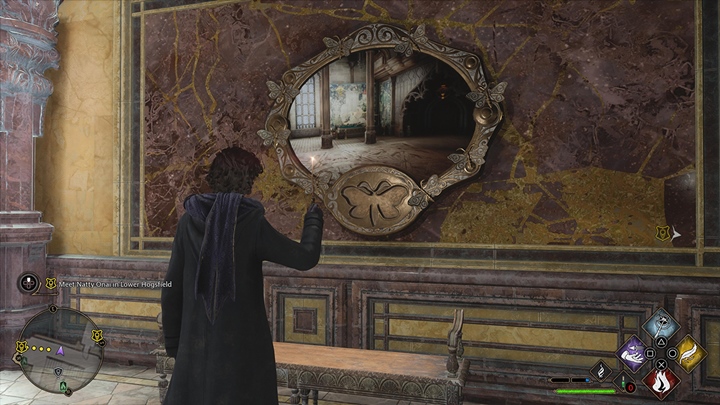
Task: Select the green marker on the minimap
Action: [x=61, y=384]
